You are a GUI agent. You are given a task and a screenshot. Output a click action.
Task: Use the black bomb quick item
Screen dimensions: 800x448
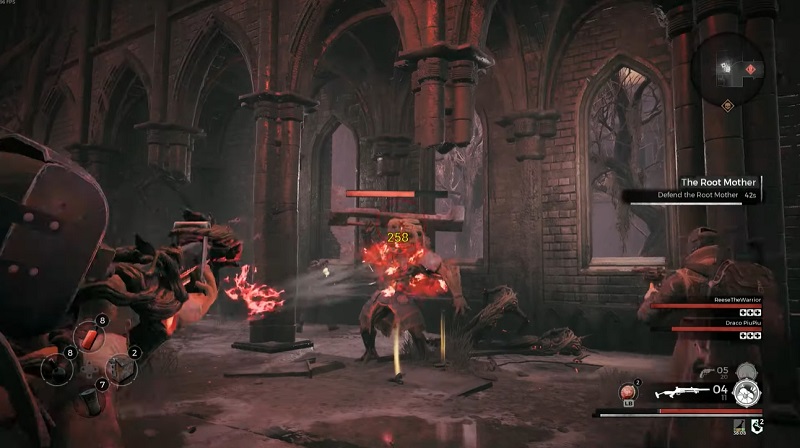click(x=56, y=368)
